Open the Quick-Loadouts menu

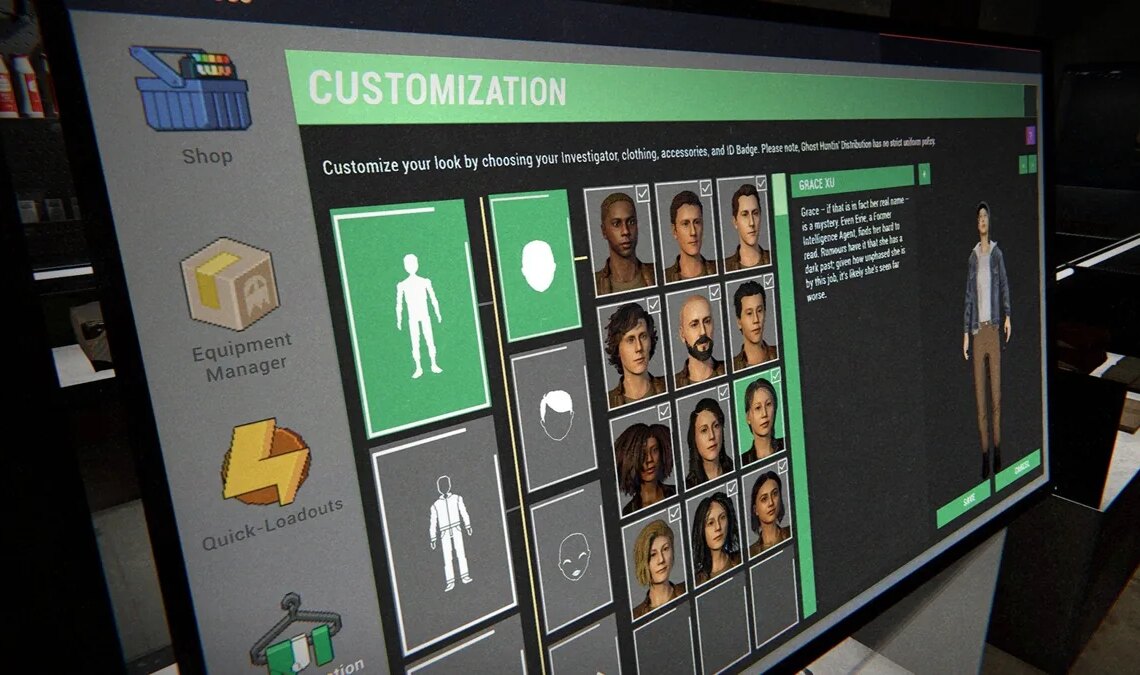pos(265,462)
